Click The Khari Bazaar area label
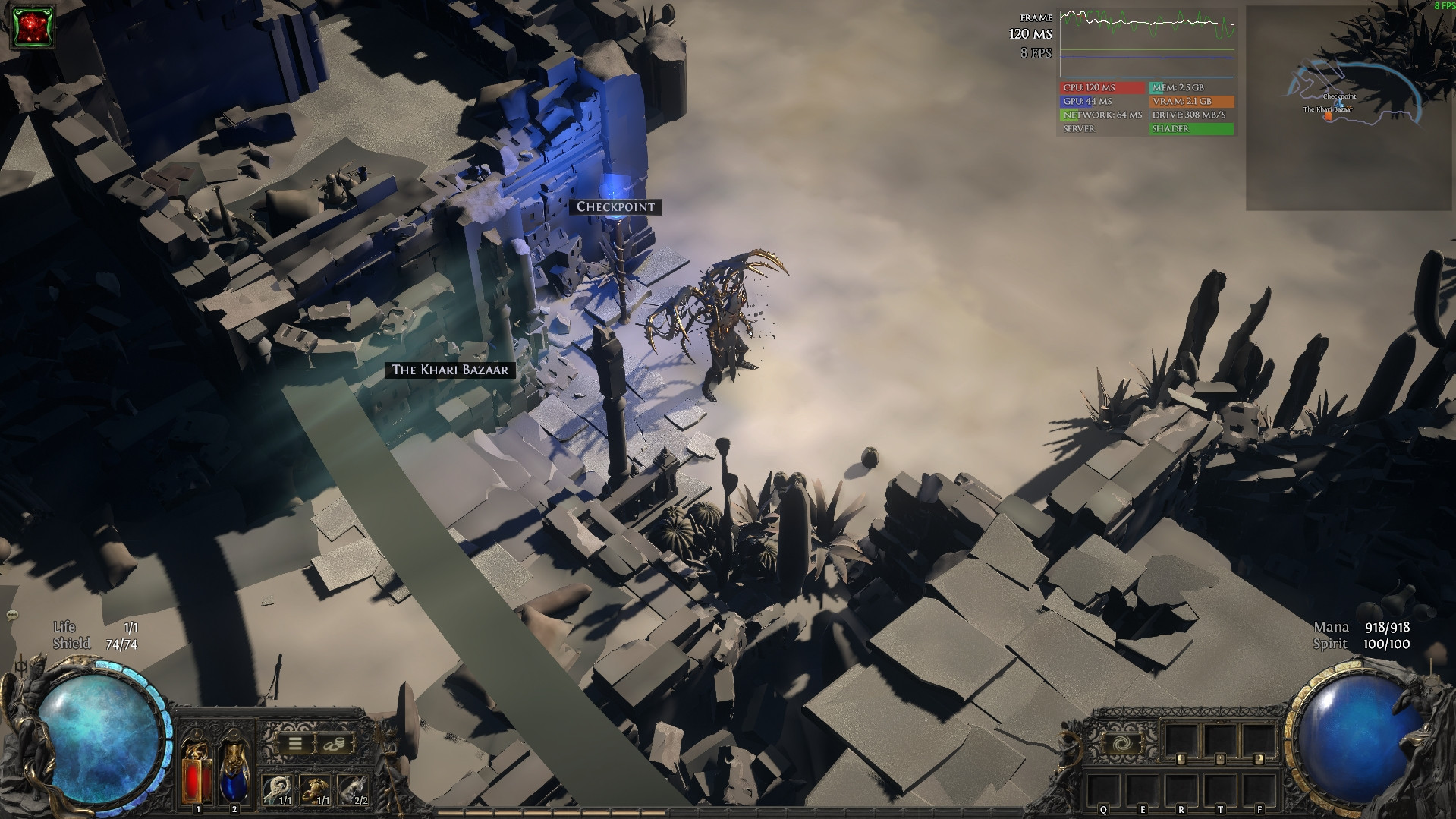 point(450,370)
